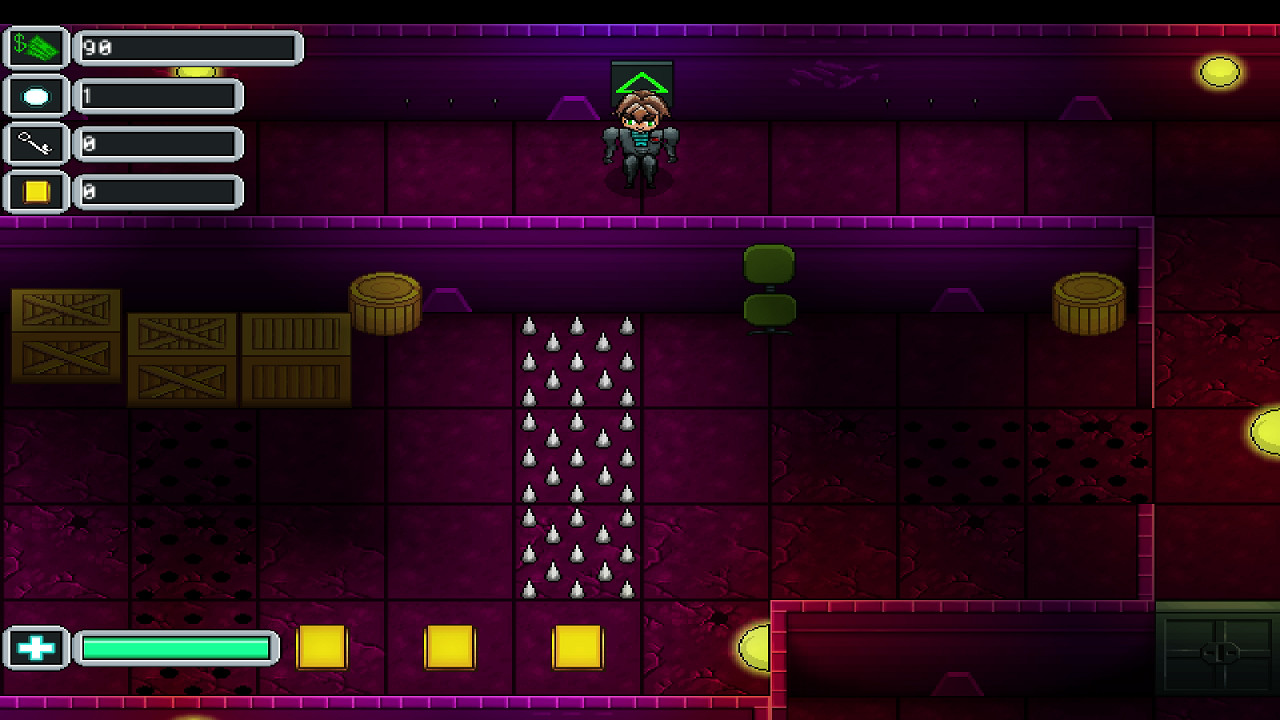
Task: Click the green health bar
Action: point(175,647)
